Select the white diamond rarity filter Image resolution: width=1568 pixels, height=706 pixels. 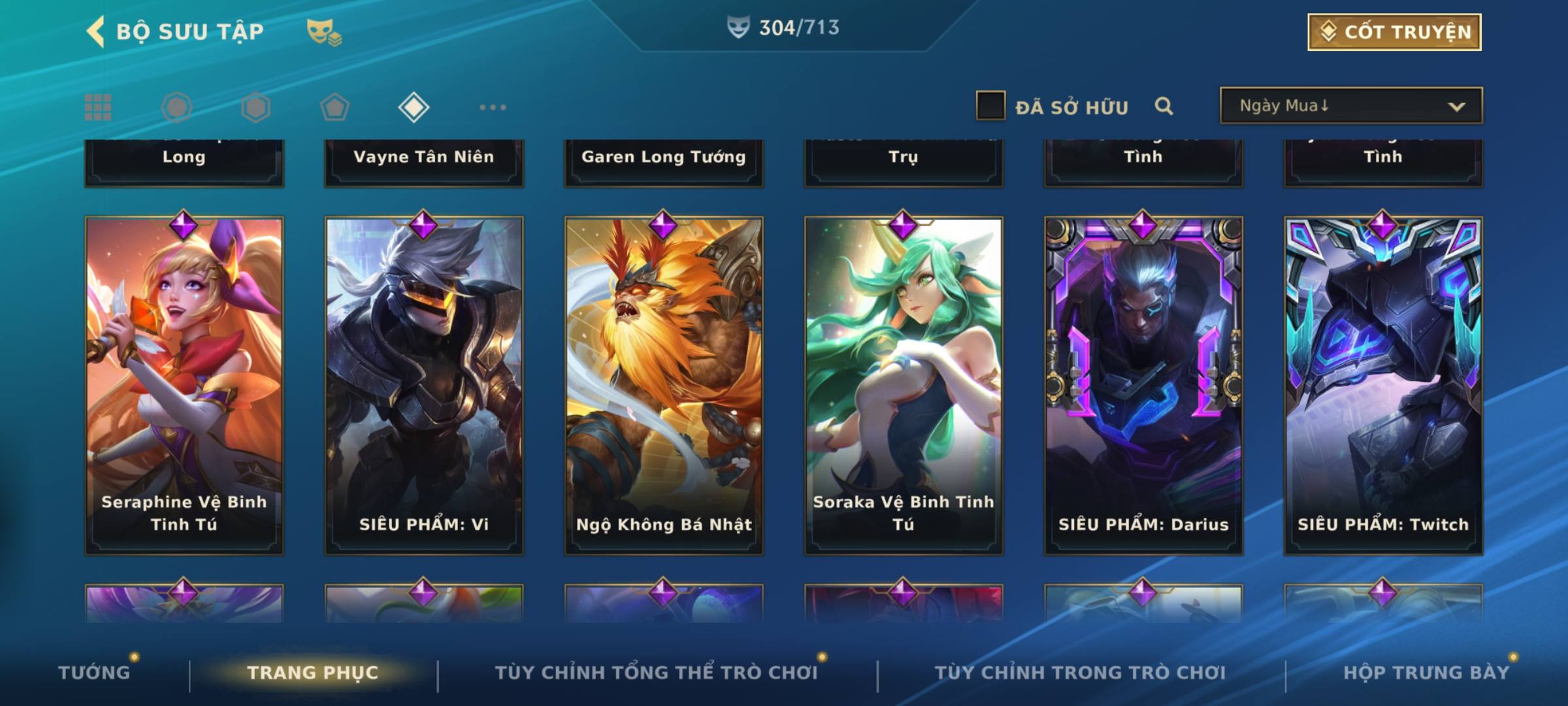coord(414,107)
